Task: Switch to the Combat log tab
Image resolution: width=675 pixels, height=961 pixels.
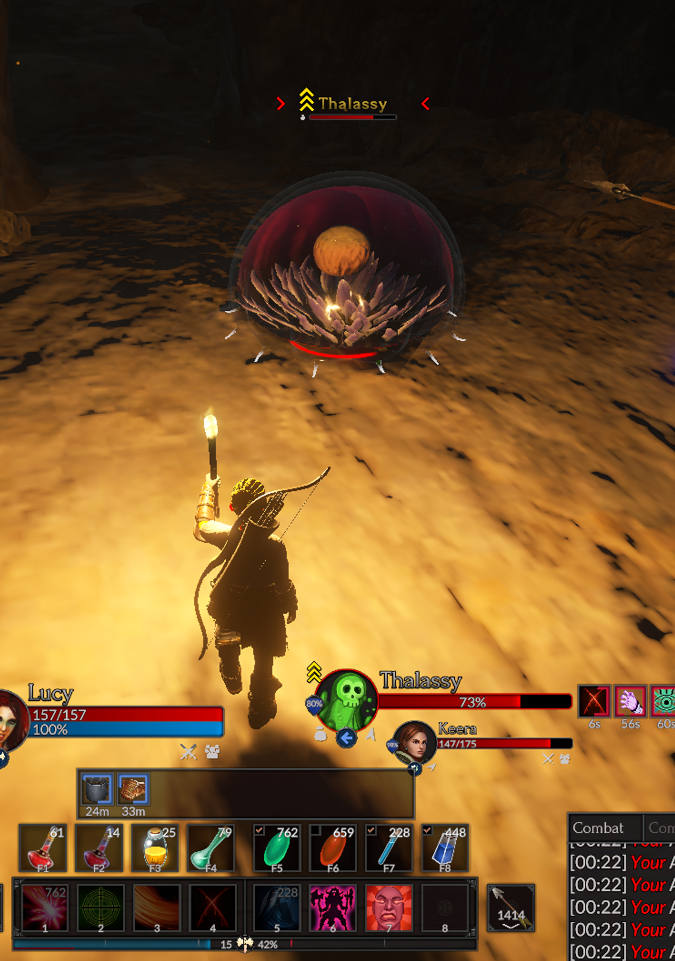Action: (598, 828)
